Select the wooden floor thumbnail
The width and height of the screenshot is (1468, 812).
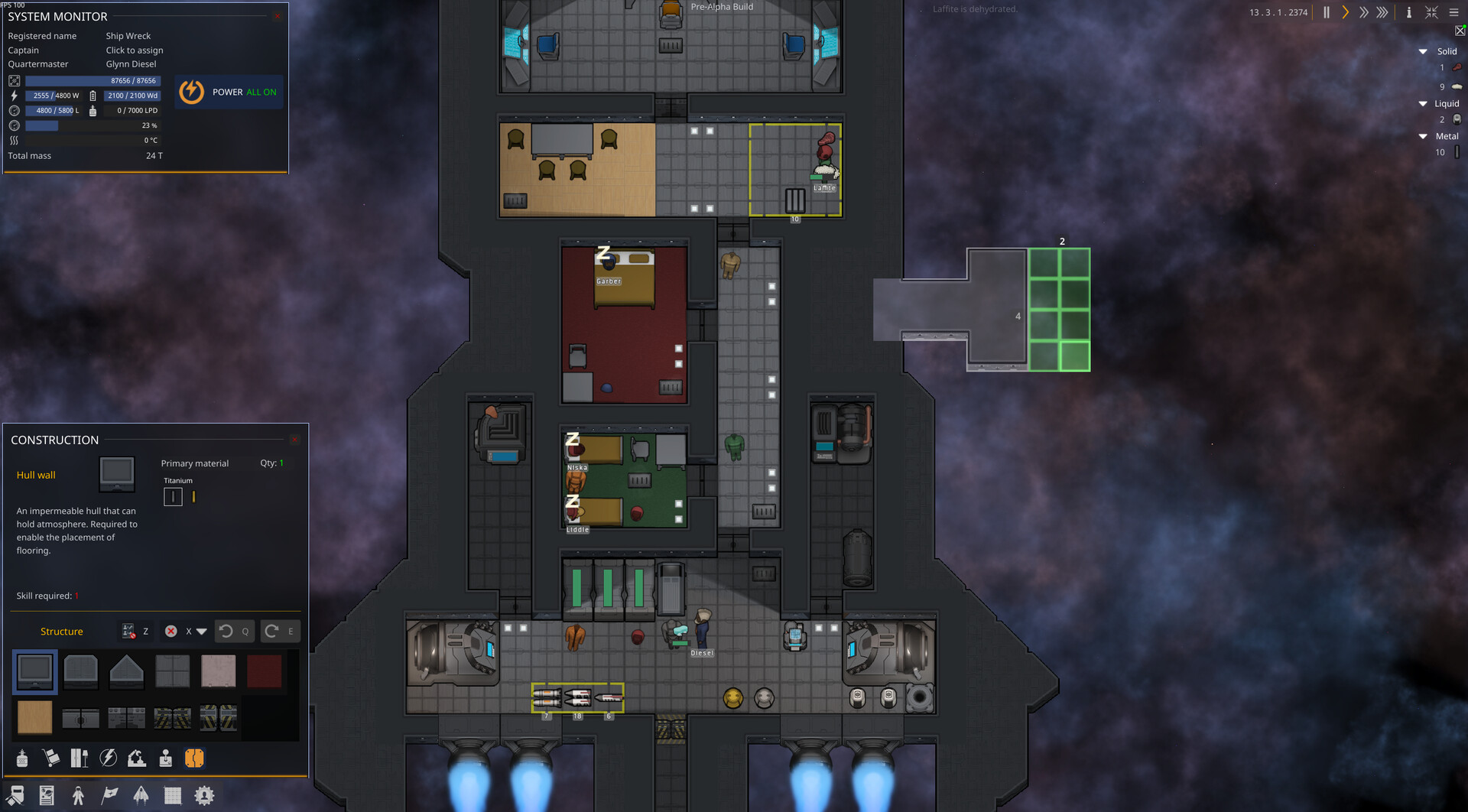tap(34, 717)
